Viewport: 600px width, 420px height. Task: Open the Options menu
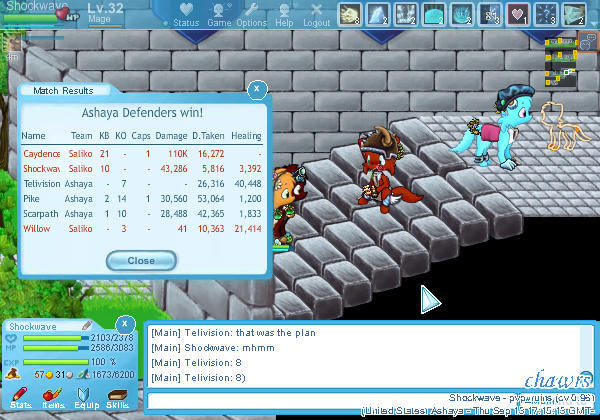tap(251, 14)
